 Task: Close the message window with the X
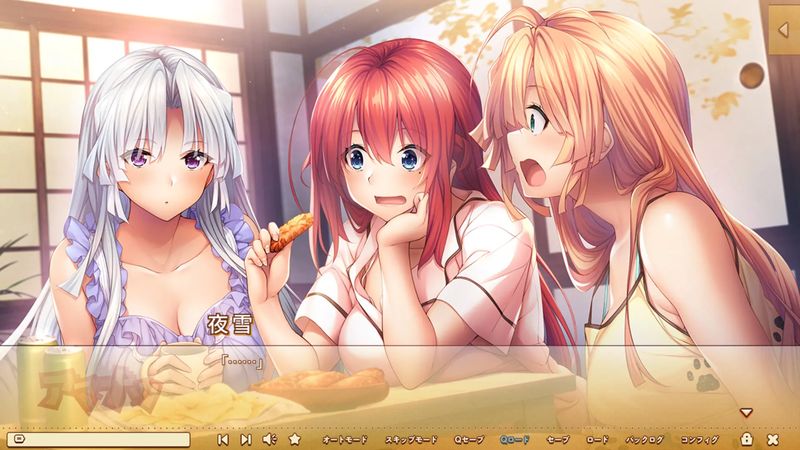pos(773,439)
